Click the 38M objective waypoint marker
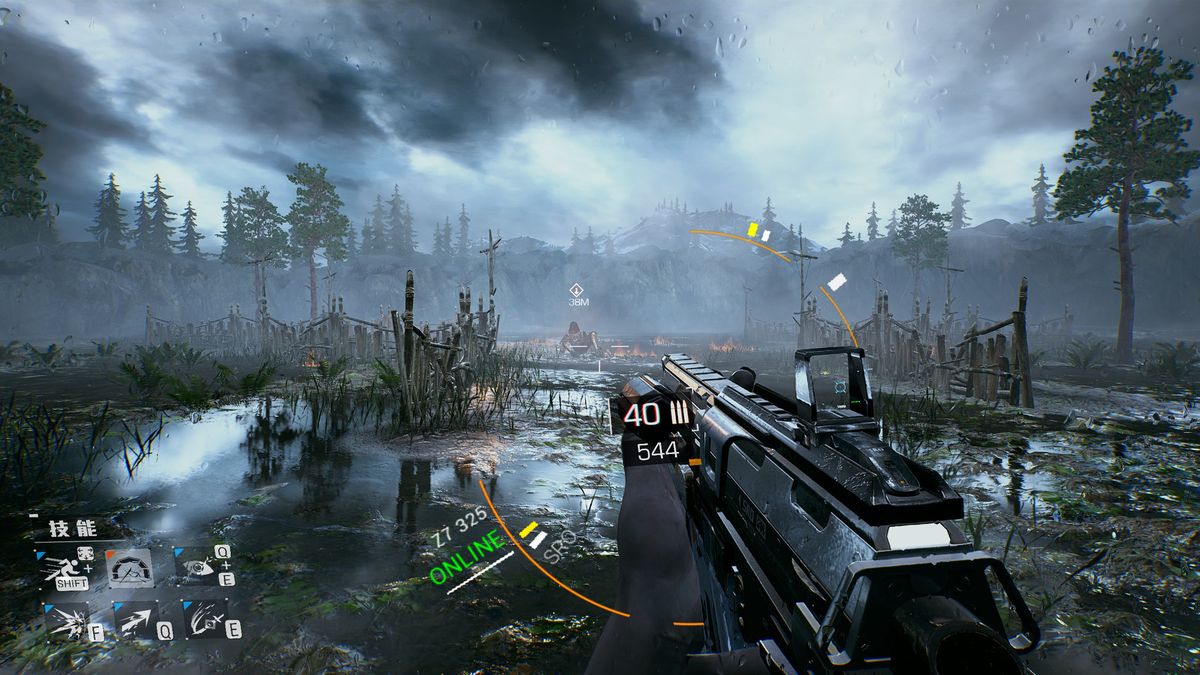The width and height of the screenshot is (1200, 675). 576,290
